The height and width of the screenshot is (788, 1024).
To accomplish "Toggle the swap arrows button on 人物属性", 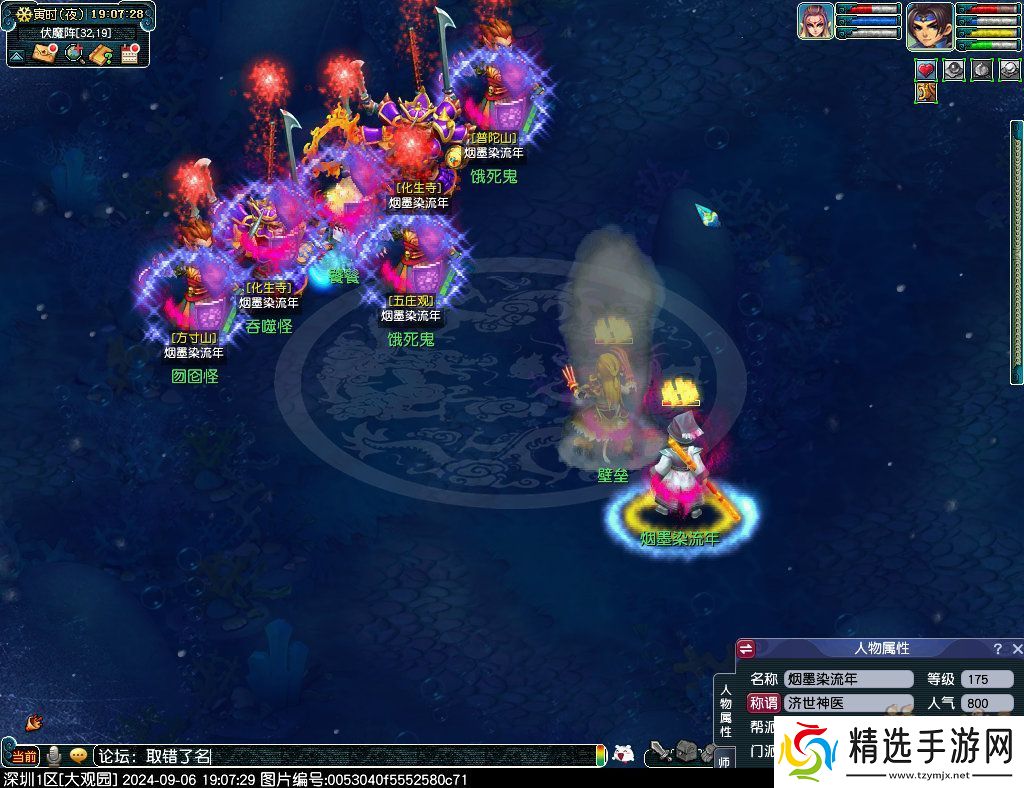I will 746,649.
